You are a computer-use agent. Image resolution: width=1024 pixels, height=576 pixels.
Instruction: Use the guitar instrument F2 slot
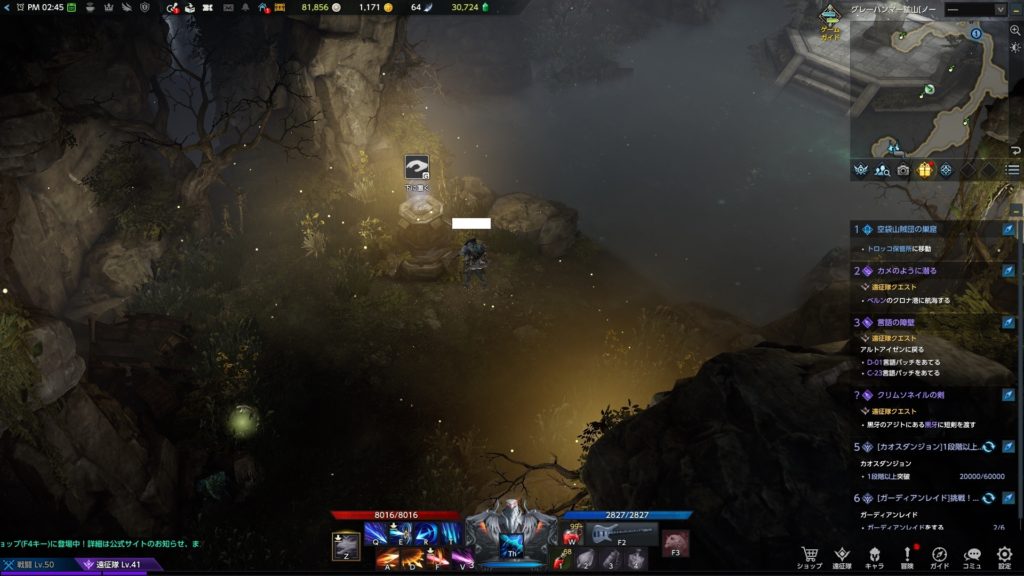tap(620, 534)
